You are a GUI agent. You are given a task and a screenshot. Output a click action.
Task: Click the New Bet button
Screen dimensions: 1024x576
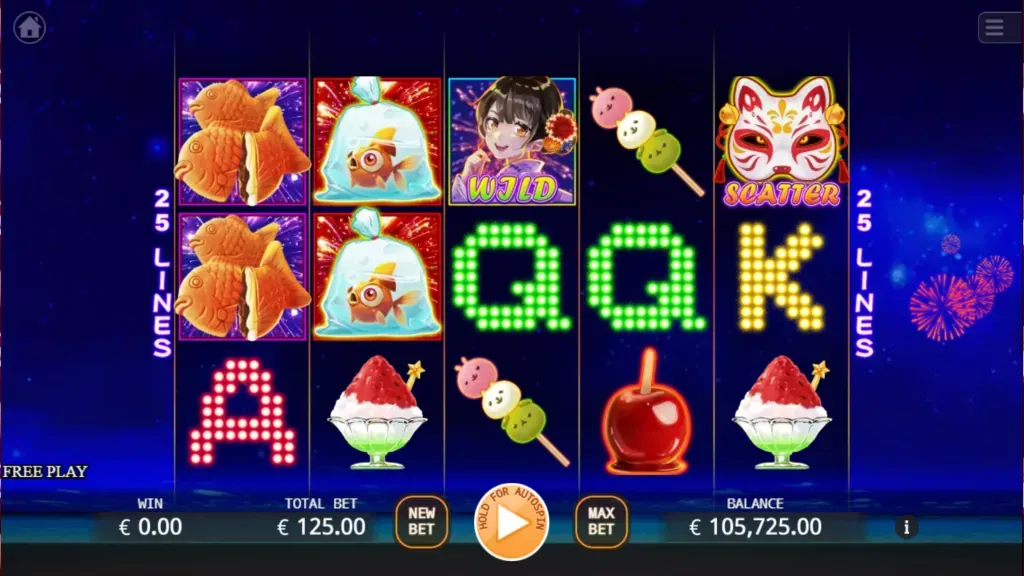click(422, 522)
